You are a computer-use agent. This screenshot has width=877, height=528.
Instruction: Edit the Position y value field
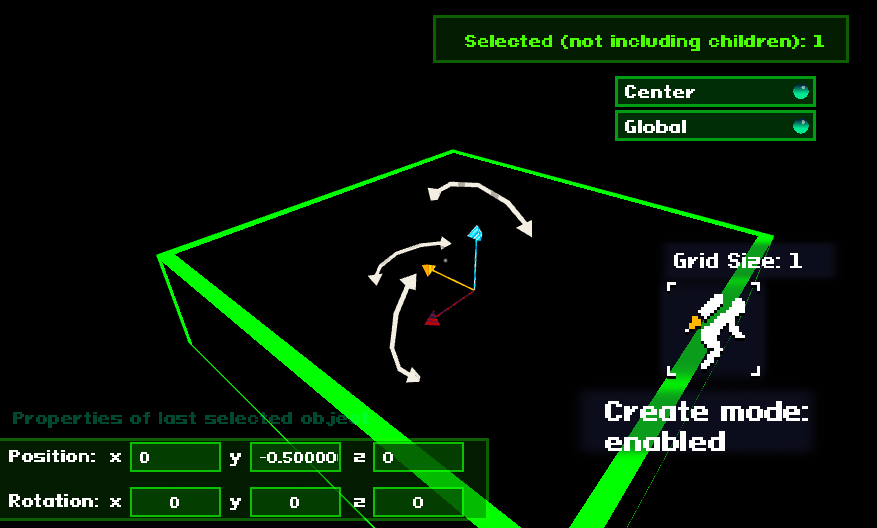pos(295,457)
